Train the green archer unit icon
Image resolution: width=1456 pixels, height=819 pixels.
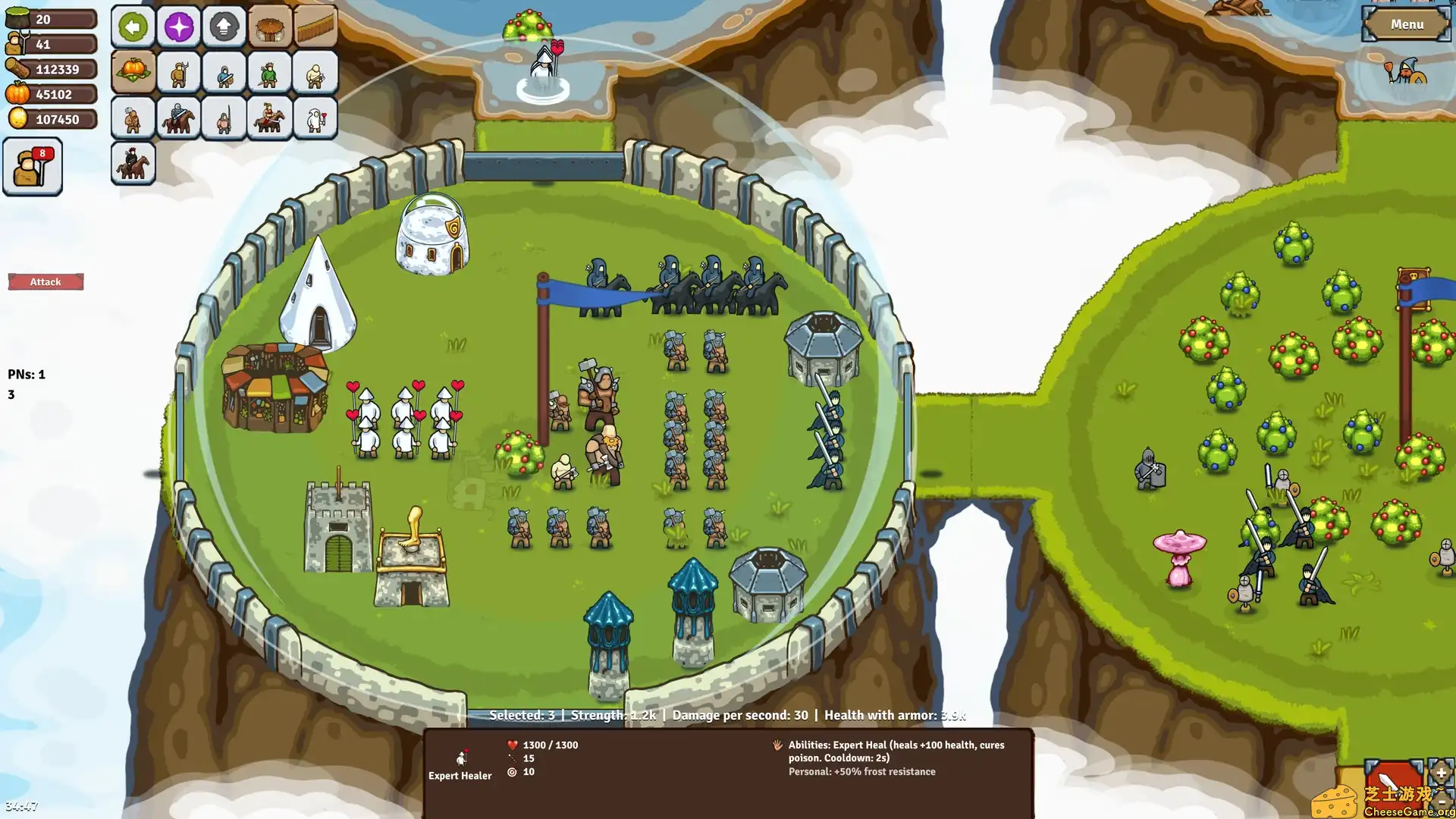click(x=269, y=72)
